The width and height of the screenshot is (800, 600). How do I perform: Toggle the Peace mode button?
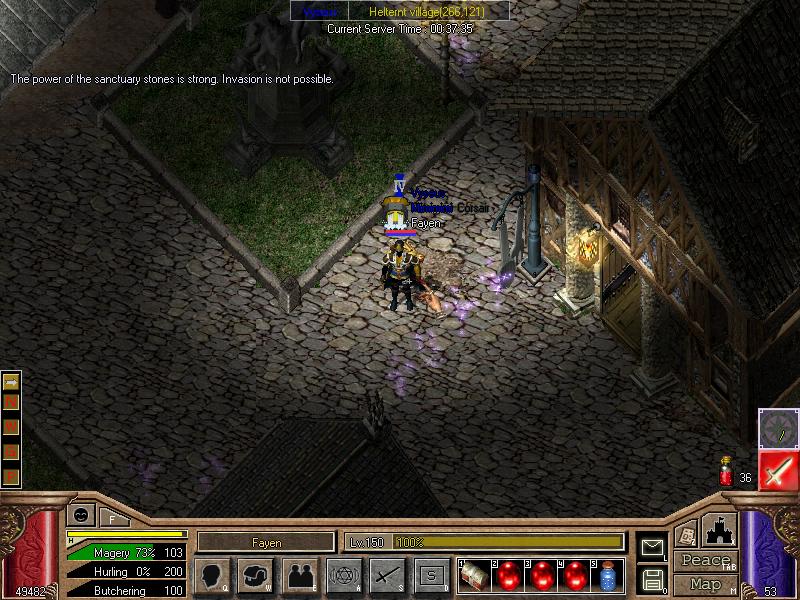click(705, 561)
